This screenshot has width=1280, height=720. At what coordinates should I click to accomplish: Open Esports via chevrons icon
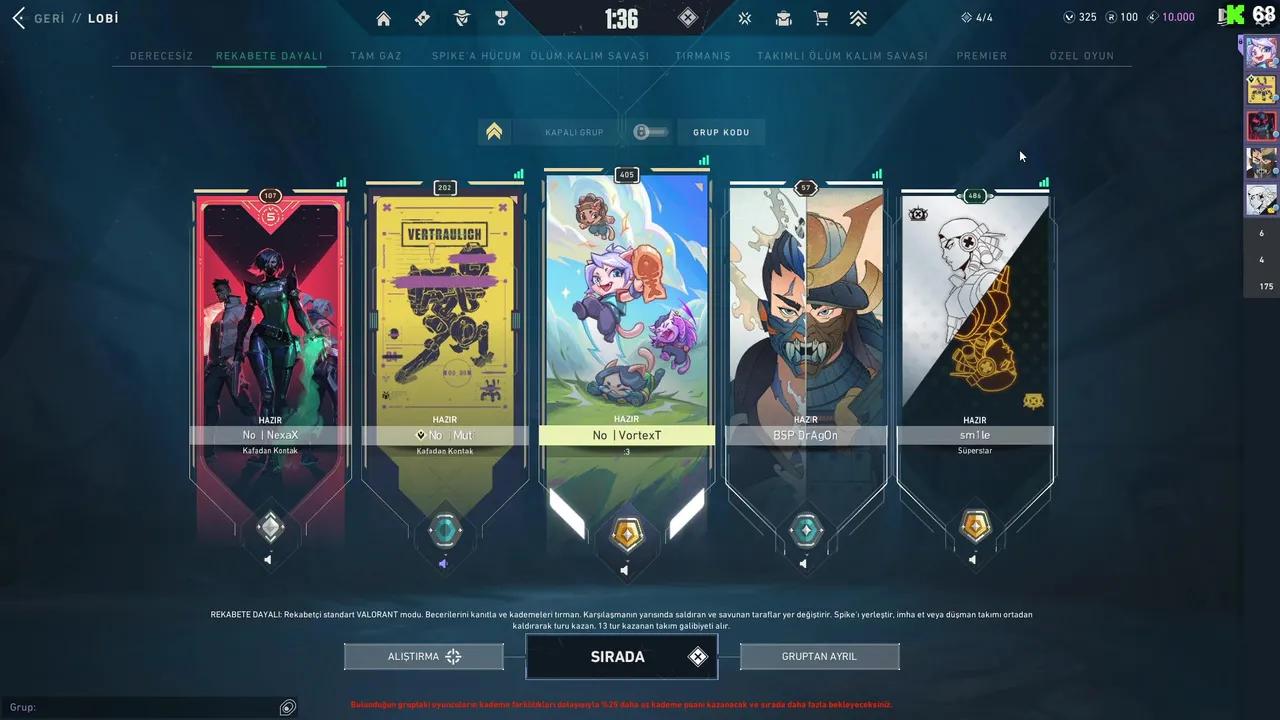coord(858,17)
